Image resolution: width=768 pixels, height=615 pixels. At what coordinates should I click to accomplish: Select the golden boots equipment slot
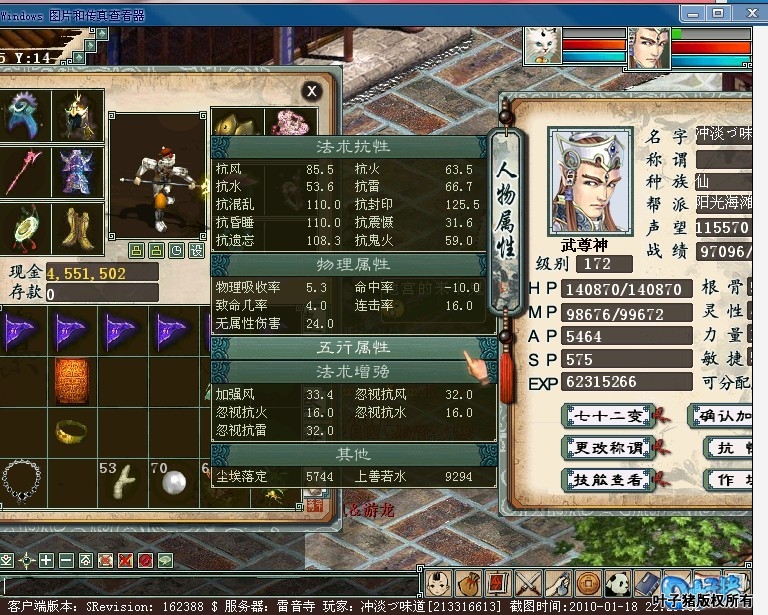tap(79, 227)
